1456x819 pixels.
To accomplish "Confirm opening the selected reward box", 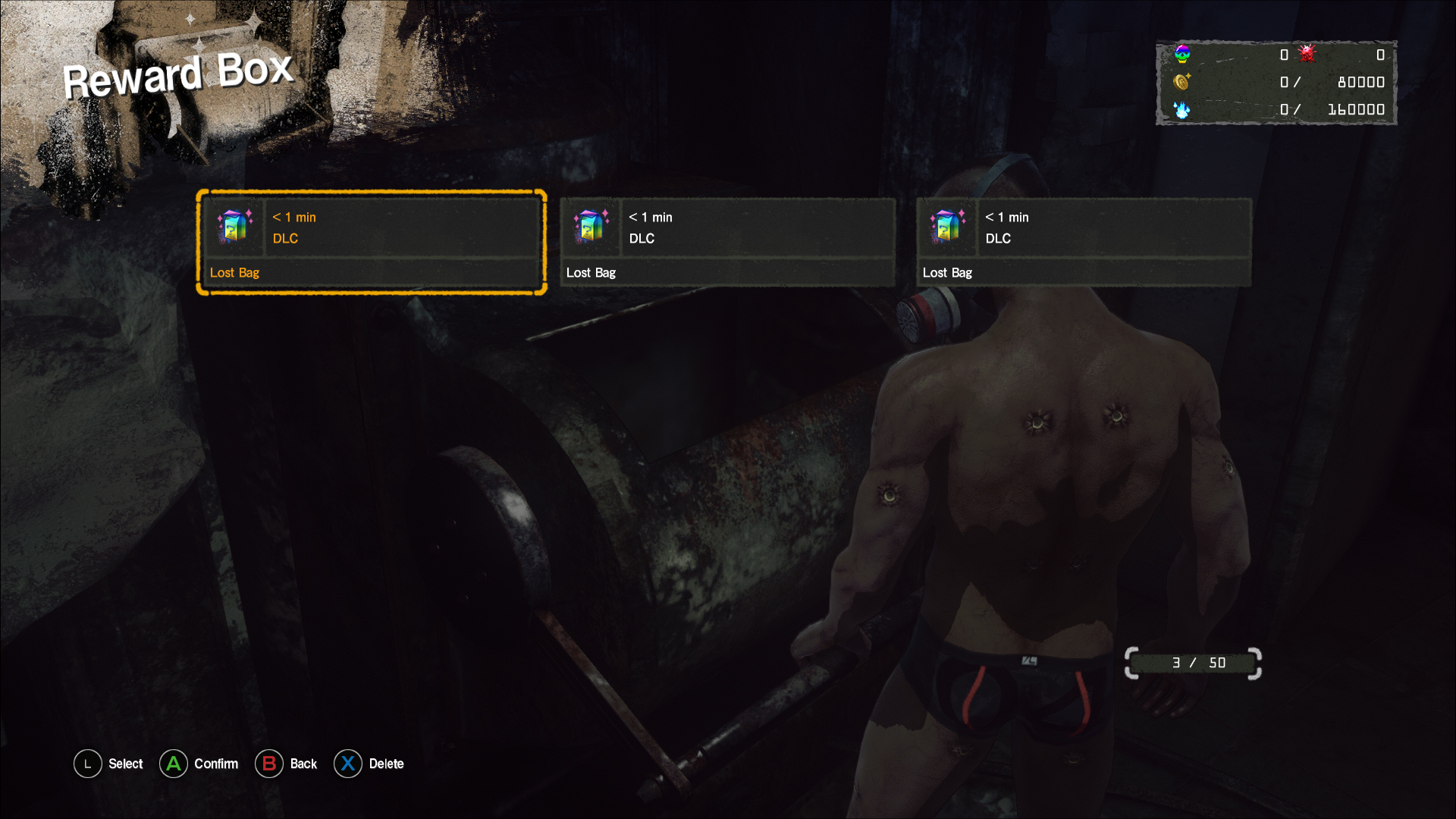I will pos(174,764).
